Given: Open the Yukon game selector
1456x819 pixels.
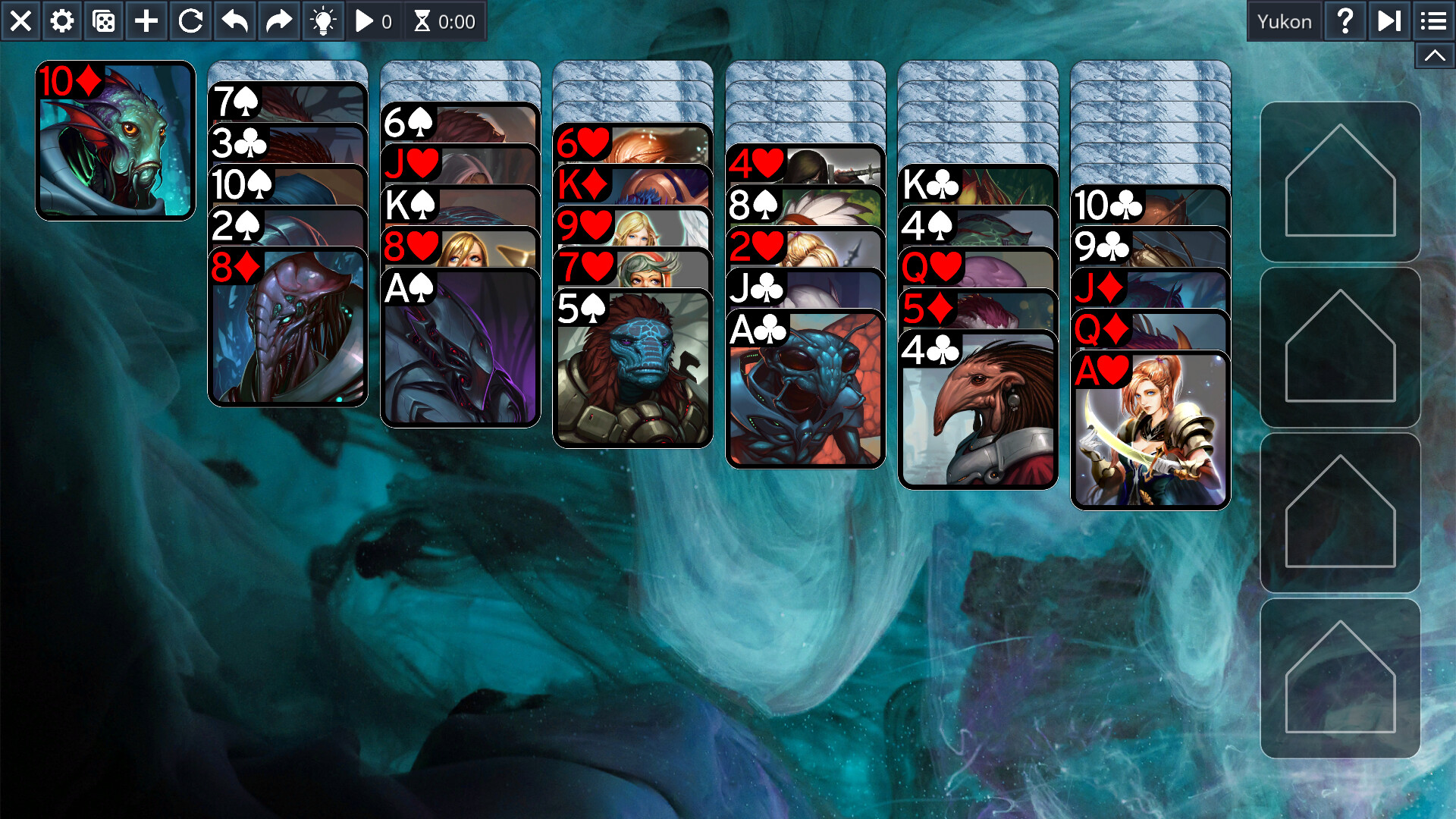Looking at the screenshot, I should coord(1285,20).
